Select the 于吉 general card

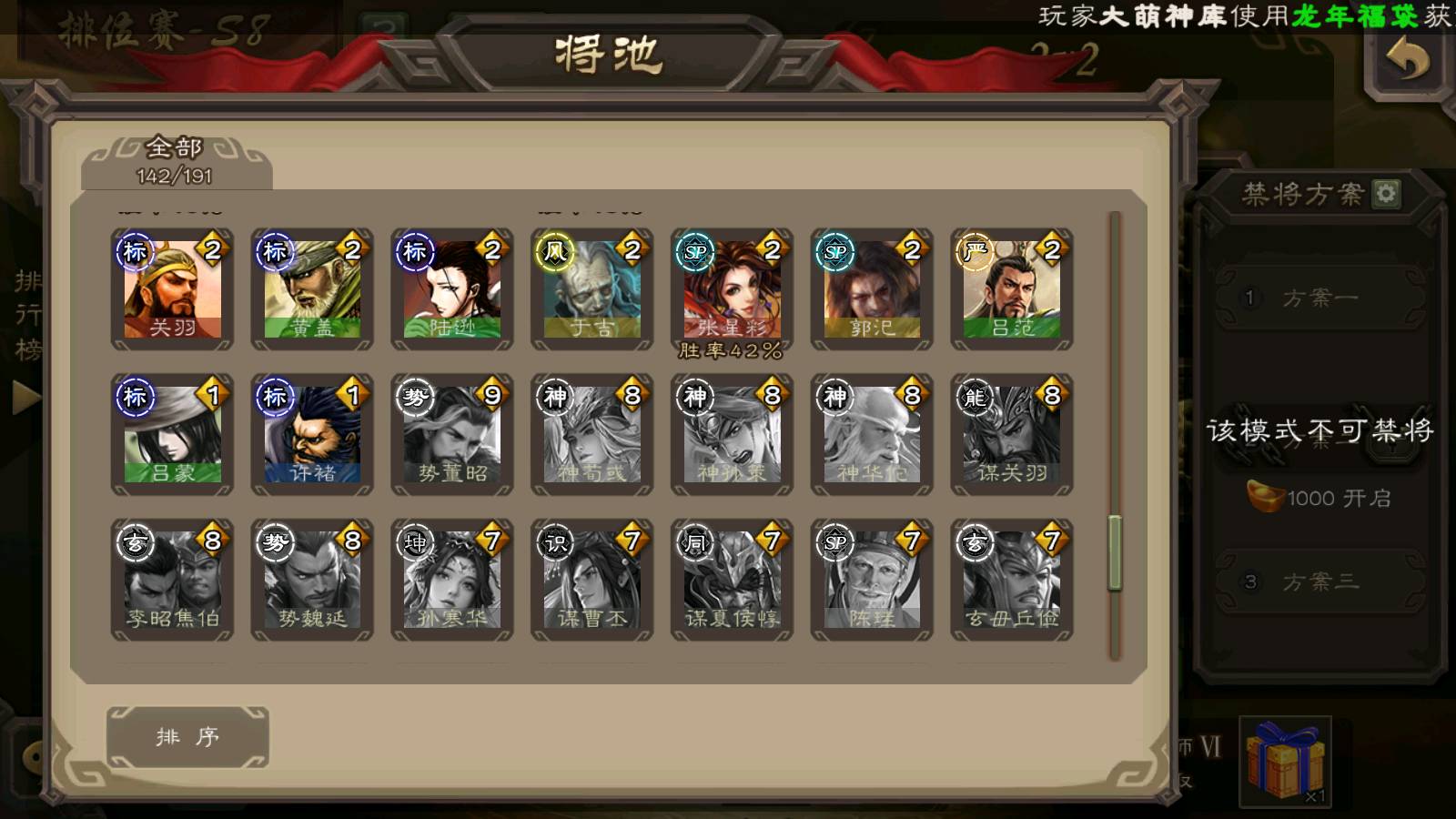tap(591, 289)
